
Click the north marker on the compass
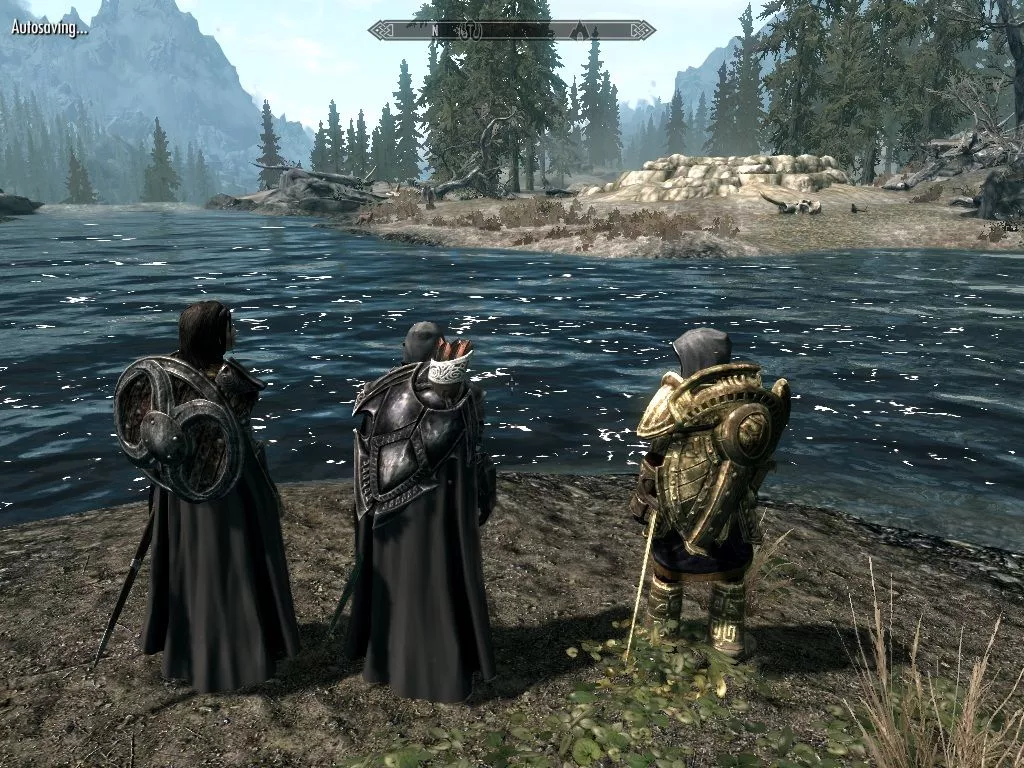435,31
